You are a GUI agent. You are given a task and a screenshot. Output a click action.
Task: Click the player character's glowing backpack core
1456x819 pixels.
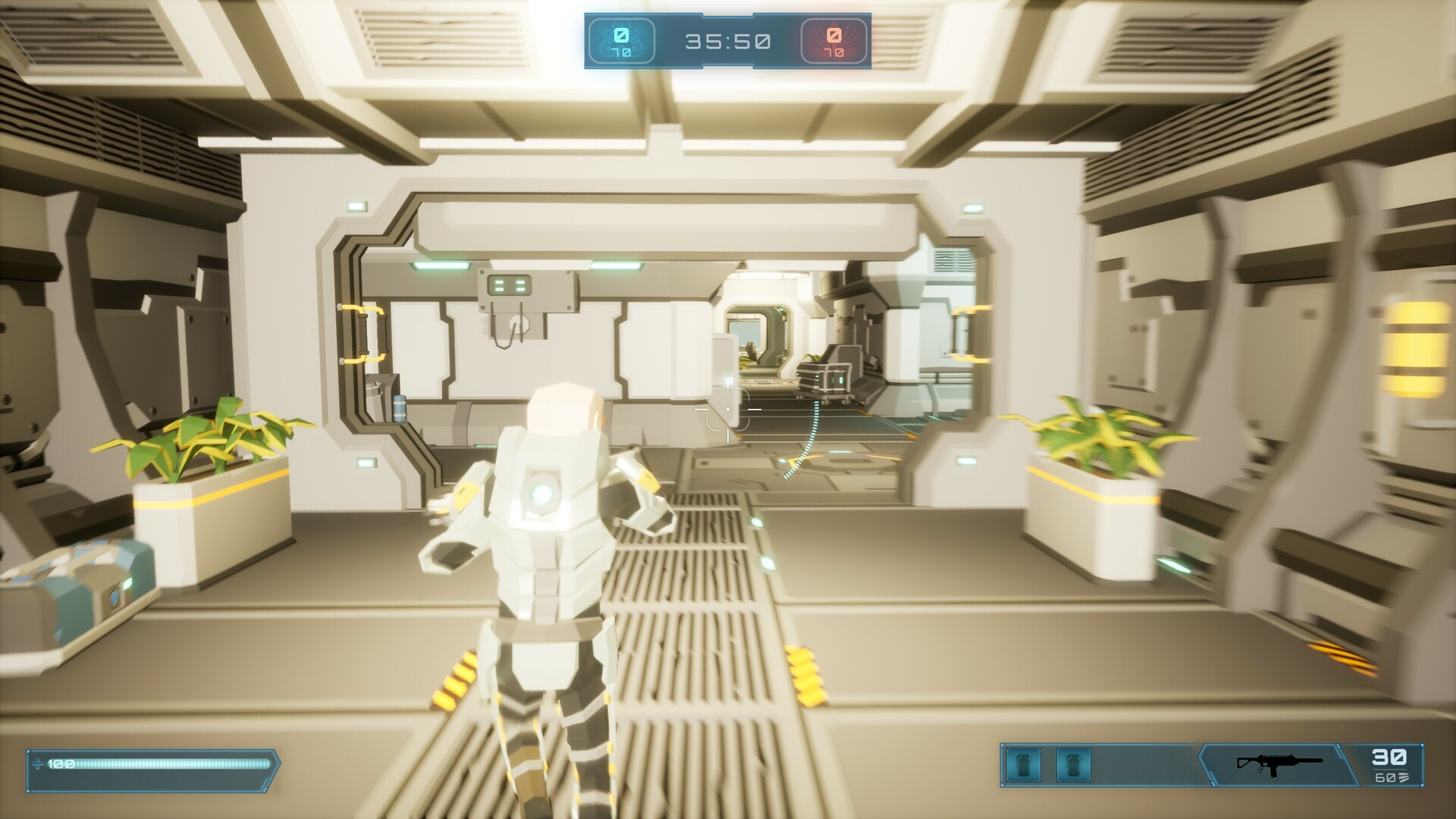pos(543,493)
